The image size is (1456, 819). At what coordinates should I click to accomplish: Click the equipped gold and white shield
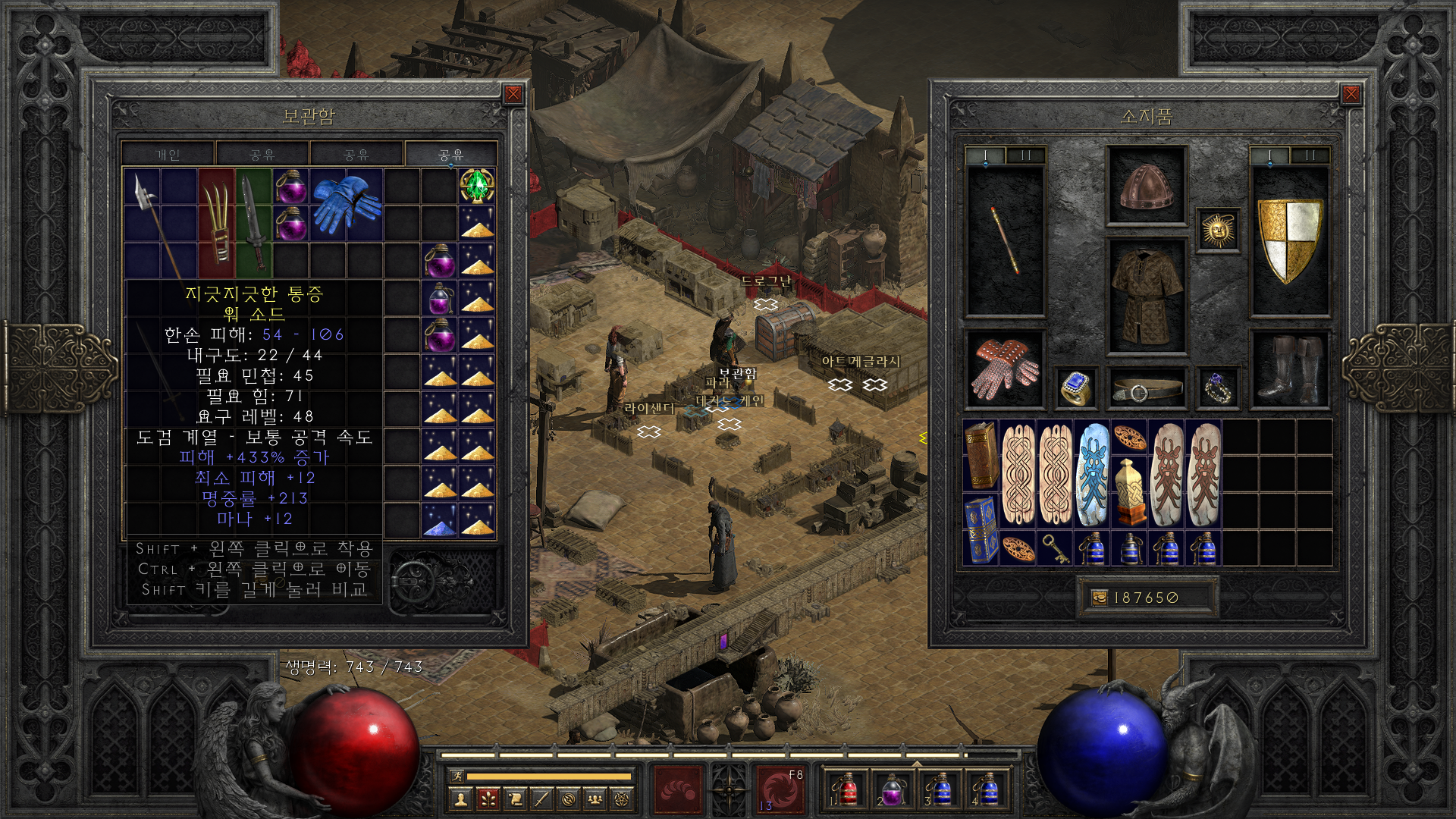click(x=1289, y=240)
